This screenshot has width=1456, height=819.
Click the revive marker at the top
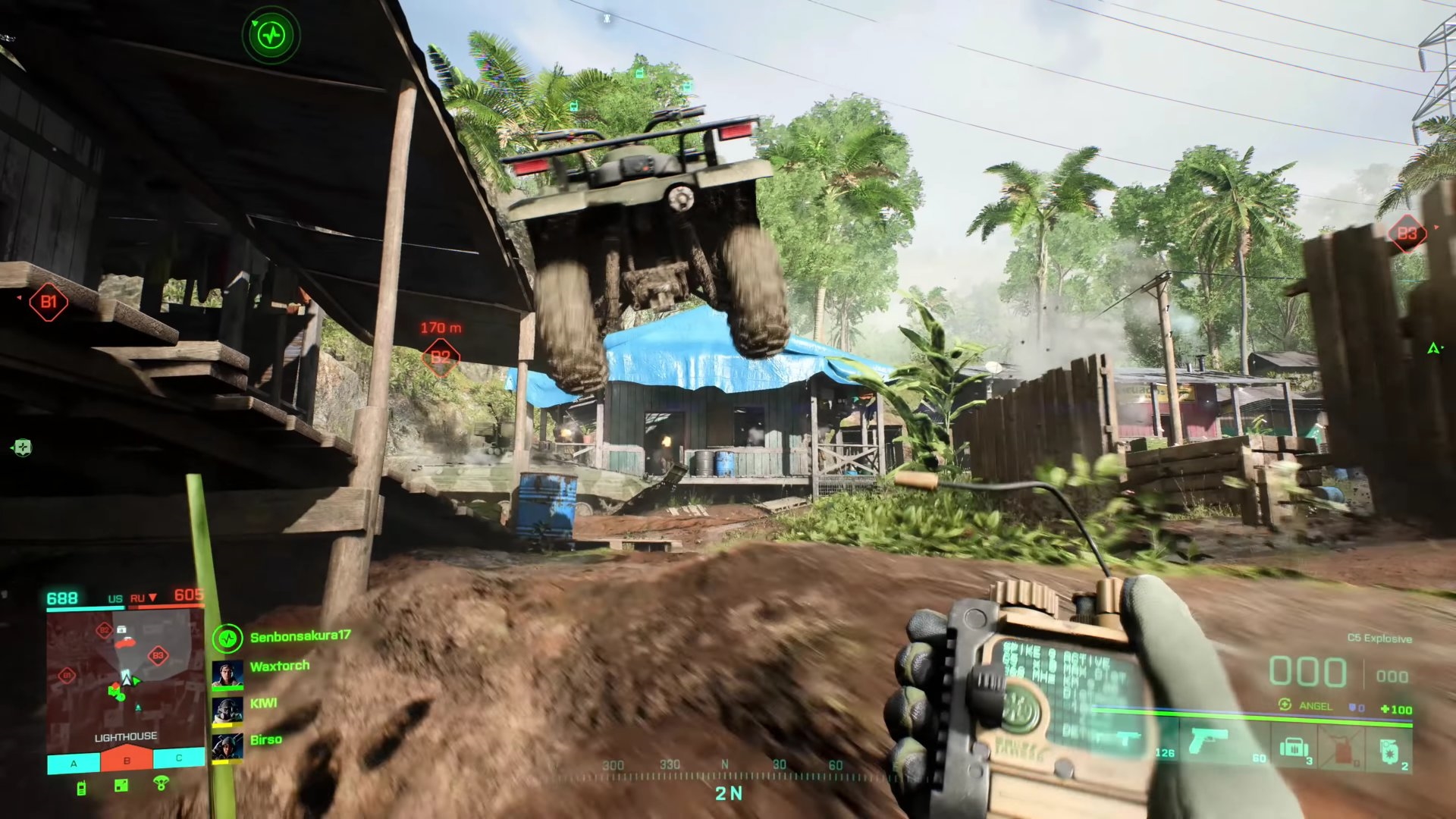pyautogui.click(x=271, y=34)
